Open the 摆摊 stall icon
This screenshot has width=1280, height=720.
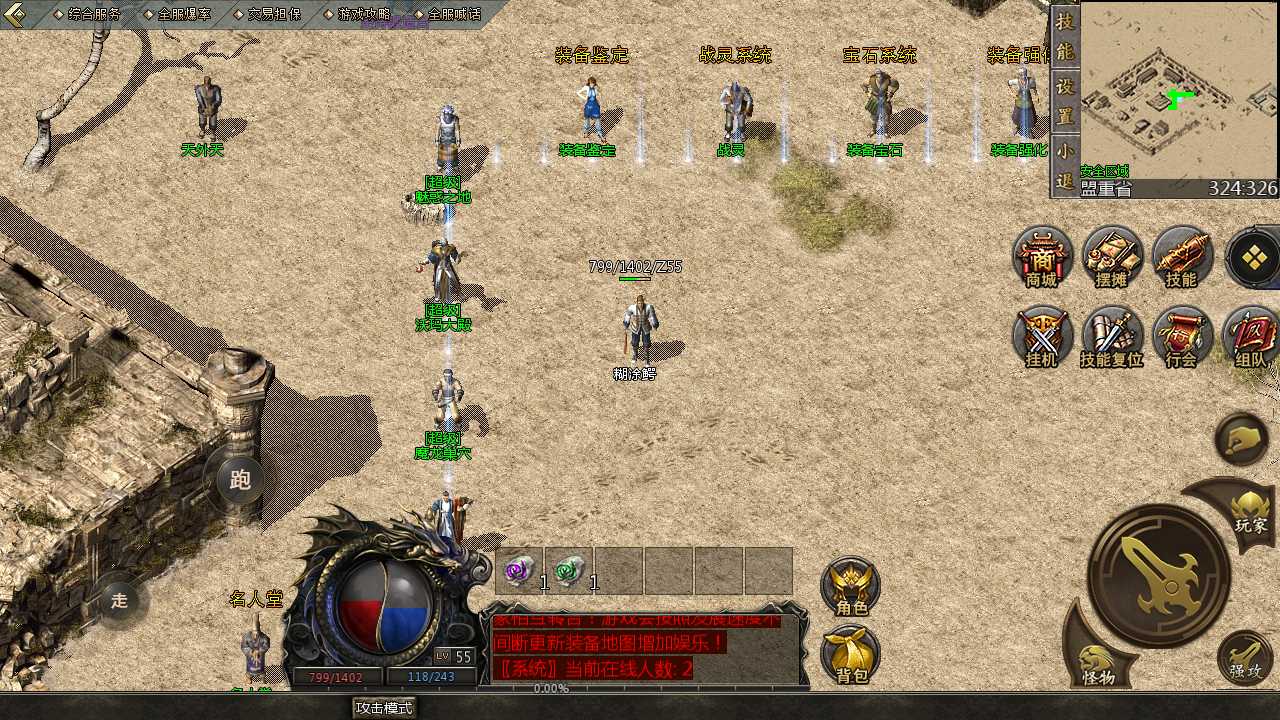pyautogui.click(x=1112, y=258)
